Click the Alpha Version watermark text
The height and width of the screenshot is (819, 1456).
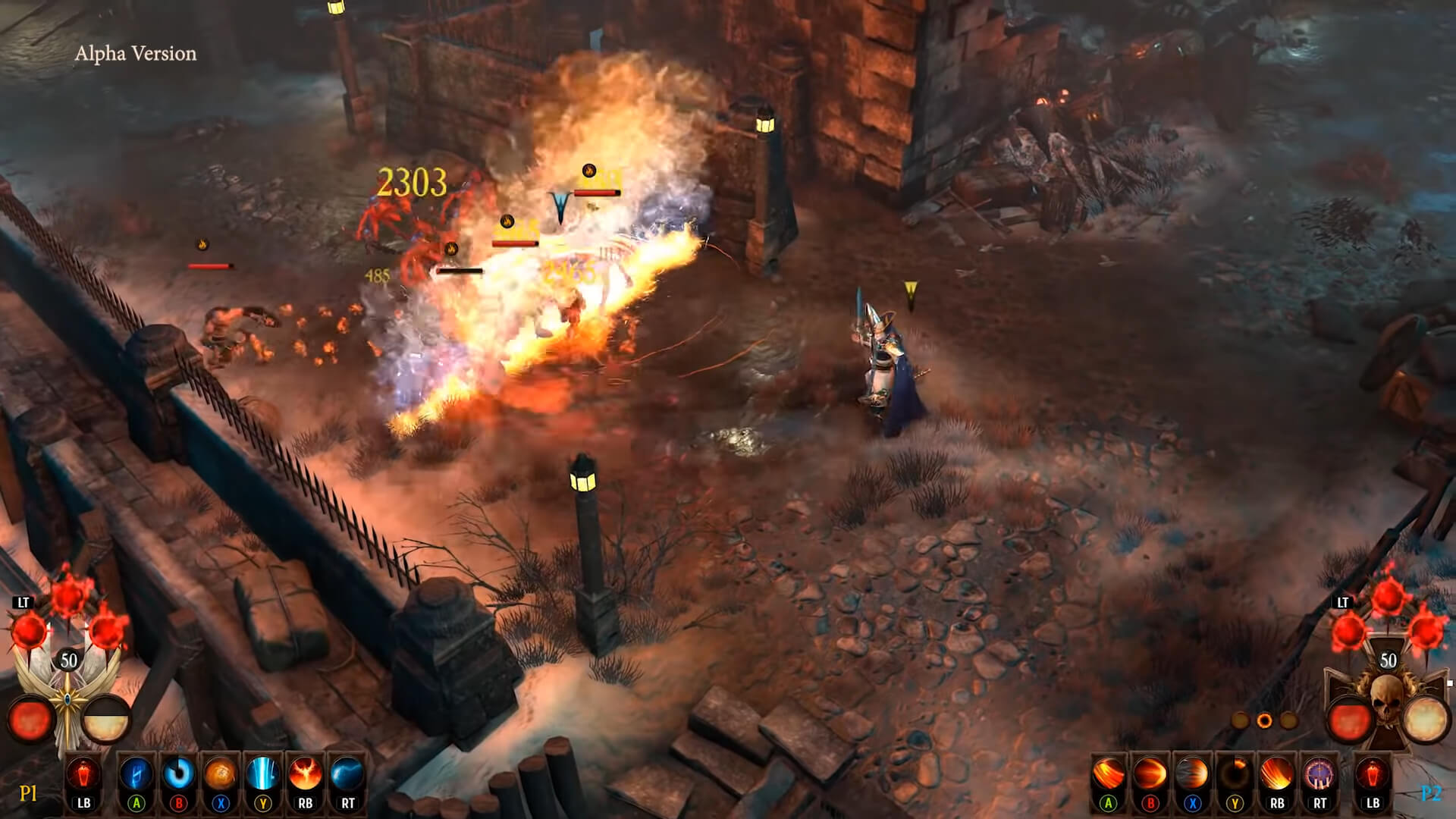pyautogui.click(x=136, y=54)
